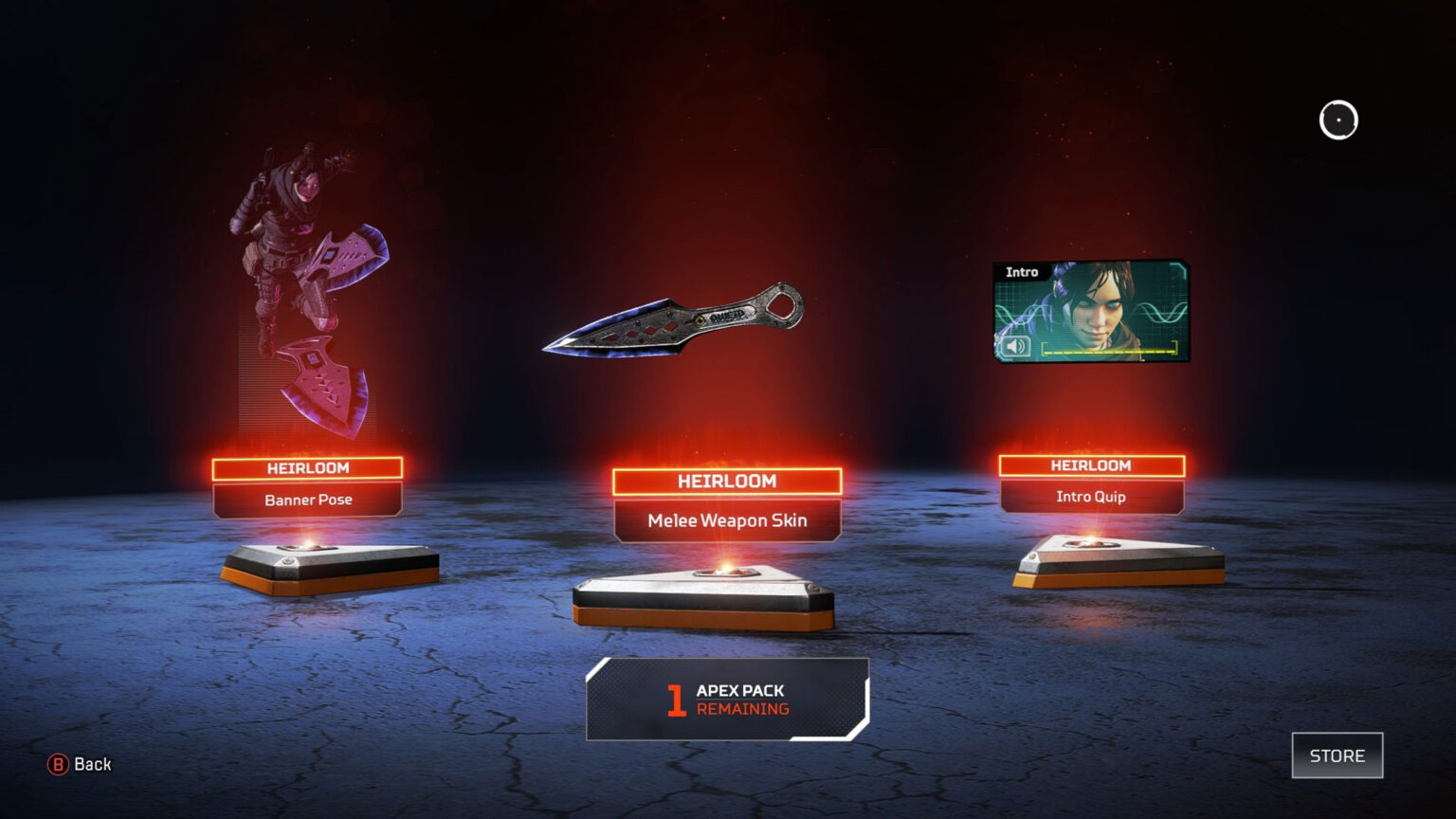Viewport: 1456px width, 819px height.
Task: Click the red B back icon
Action: click(57, 764)
